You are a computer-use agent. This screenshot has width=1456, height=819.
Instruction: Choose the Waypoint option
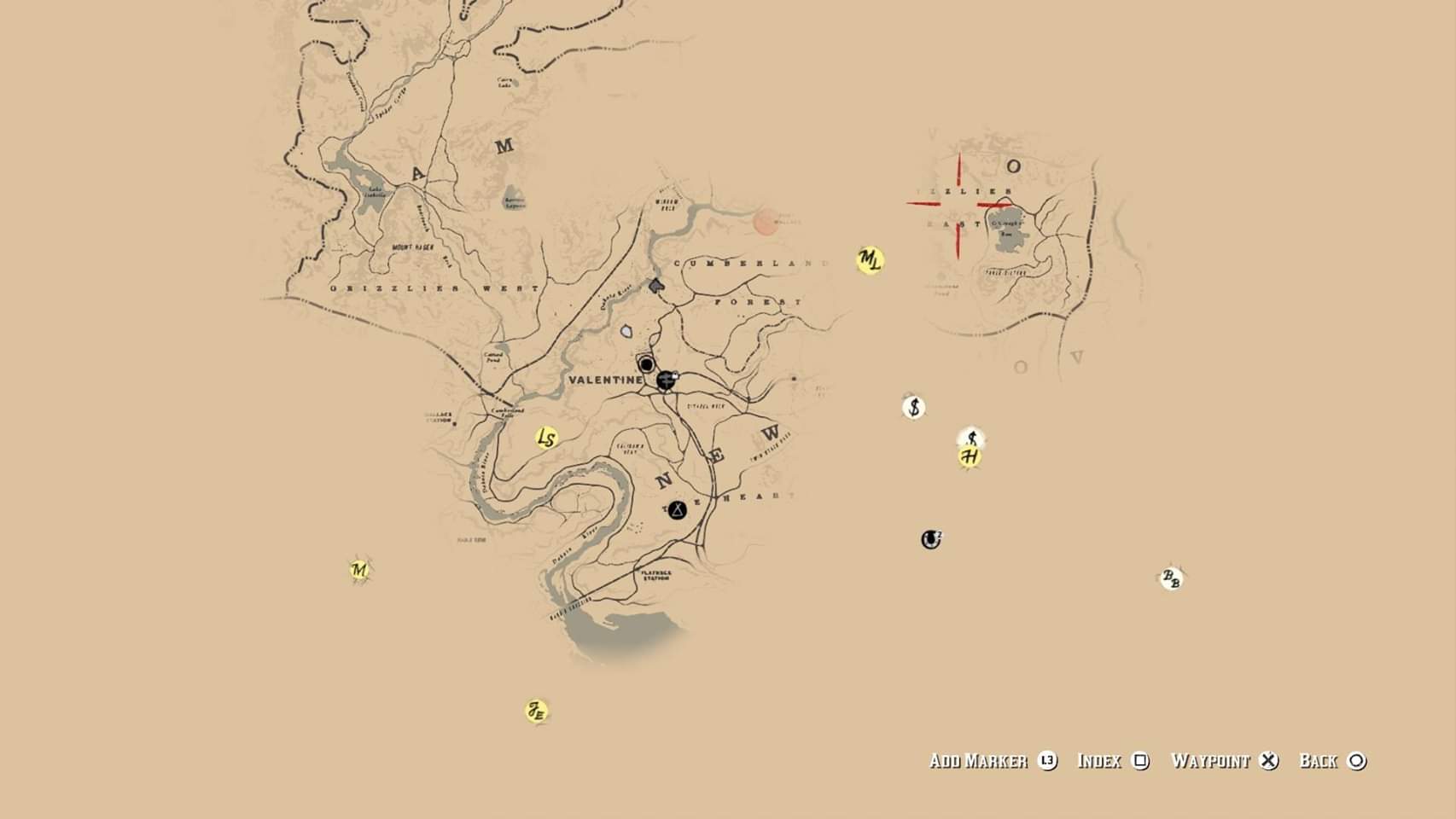pos(1224,761)
